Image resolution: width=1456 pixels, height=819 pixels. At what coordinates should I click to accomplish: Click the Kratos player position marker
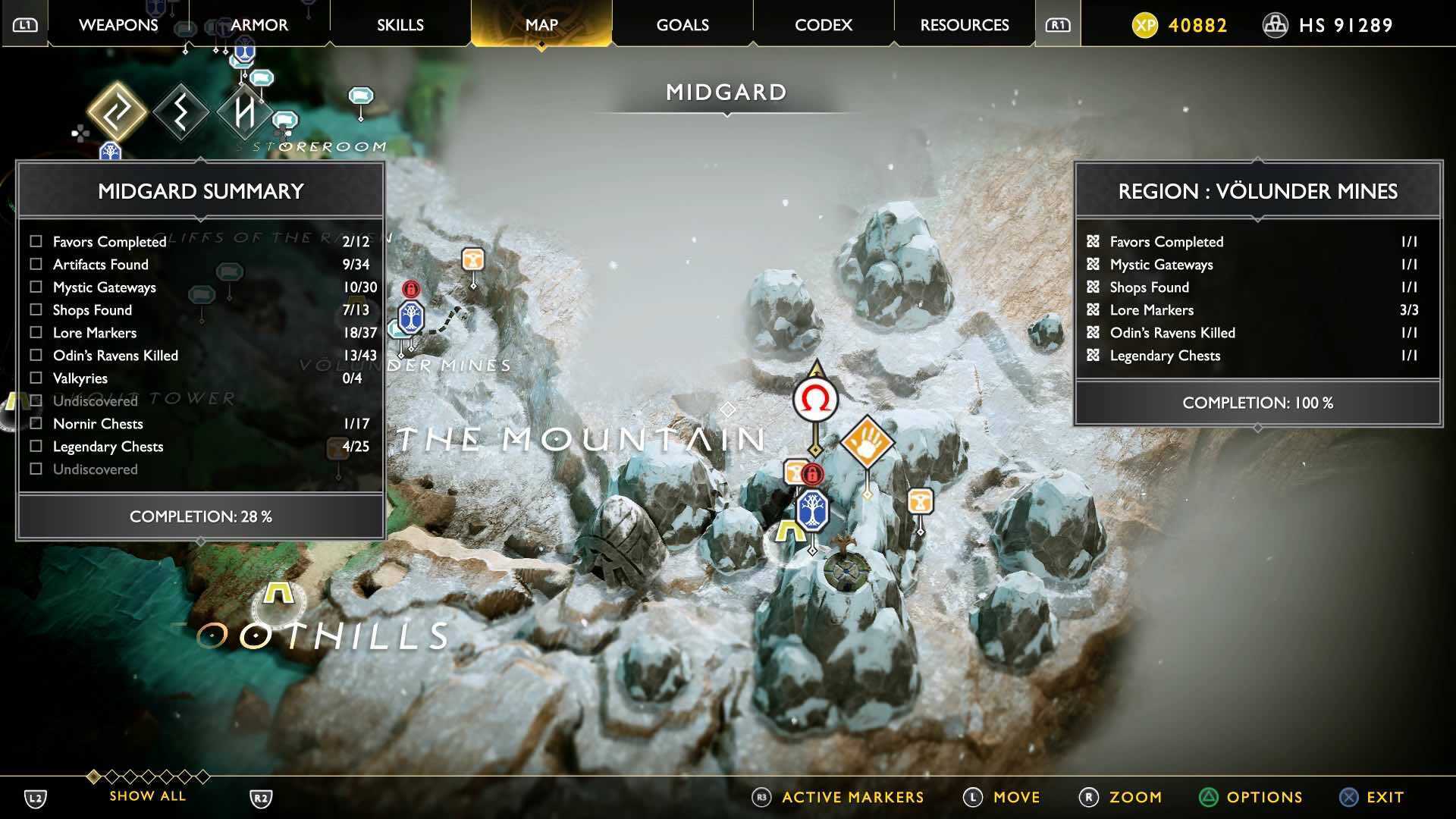pyautogui.click(x=815, y=400)
